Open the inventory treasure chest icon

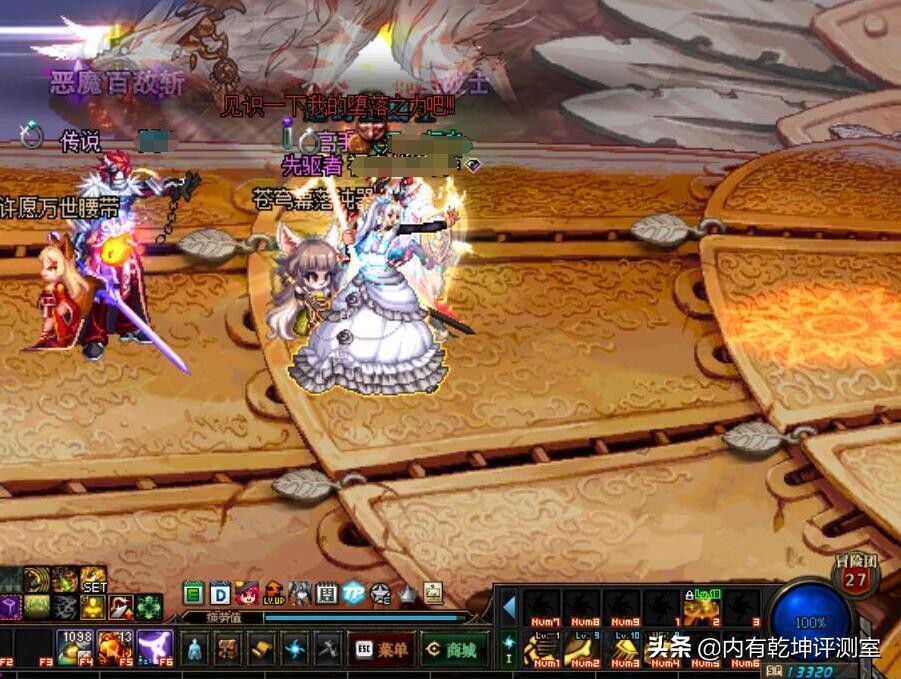pyautogui.click(x=228, y=648)
